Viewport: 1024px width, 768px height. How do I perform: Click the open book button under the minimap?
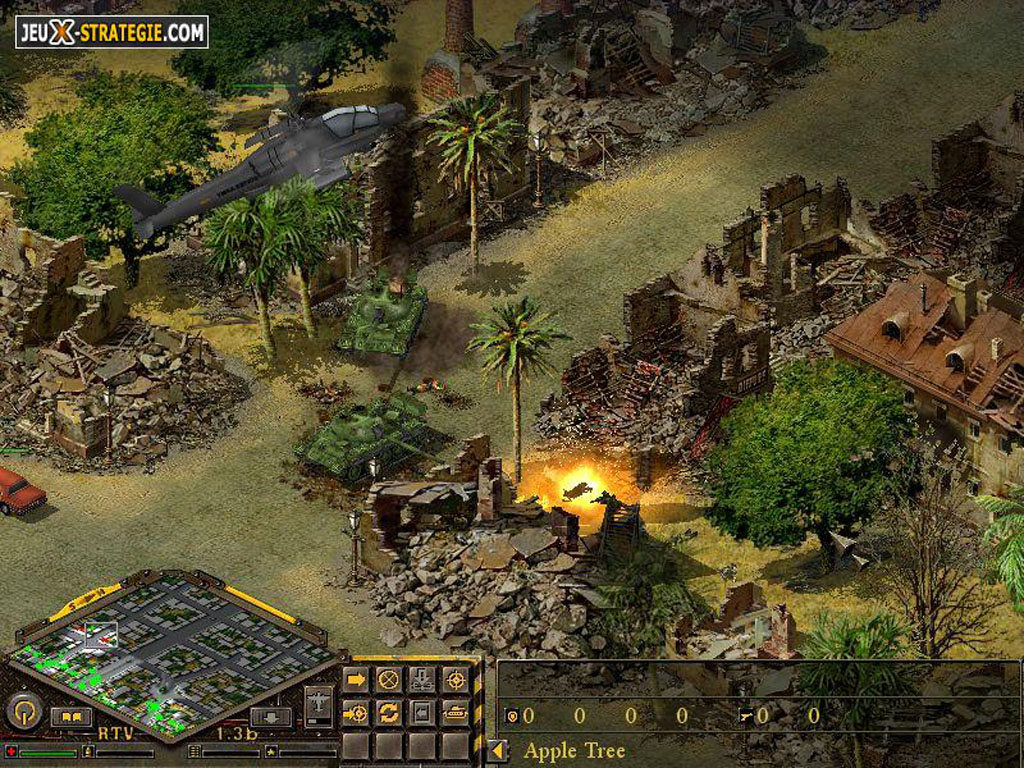pyautogui.click(x=71, y=716)
